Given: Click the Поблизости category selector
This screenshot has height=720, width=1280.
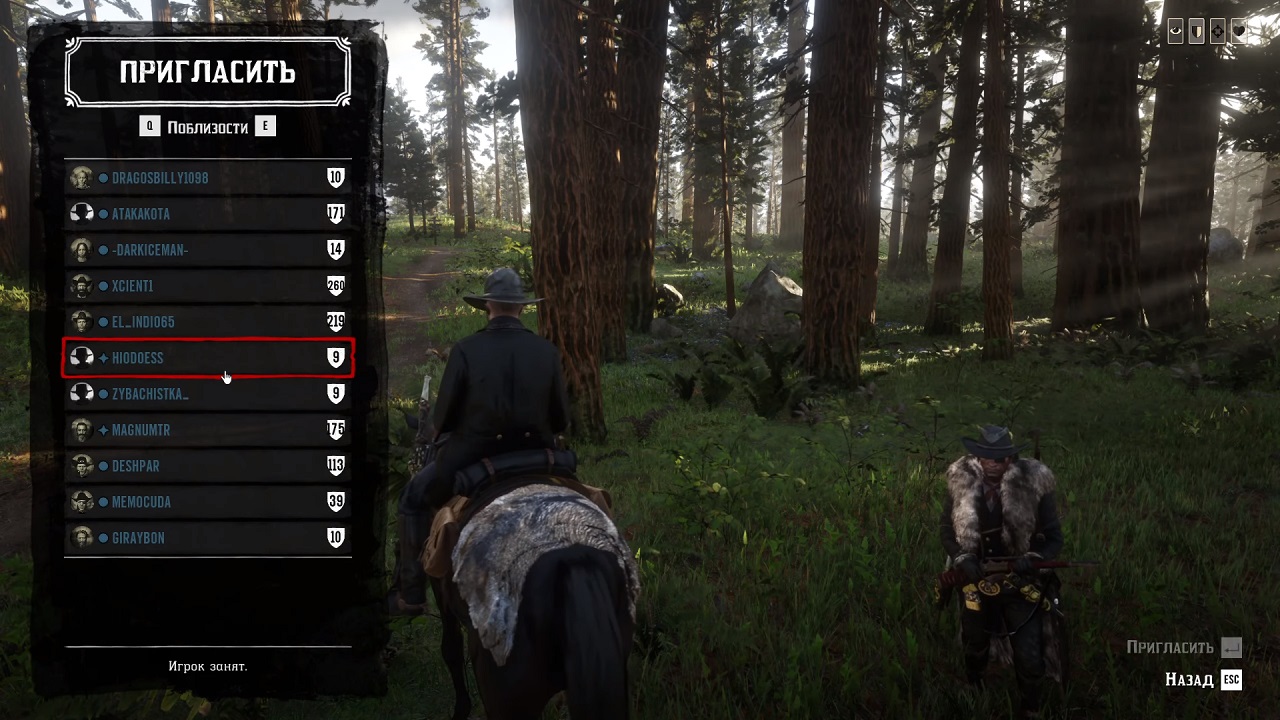Looking at the screenshot, I should (207, 127).
